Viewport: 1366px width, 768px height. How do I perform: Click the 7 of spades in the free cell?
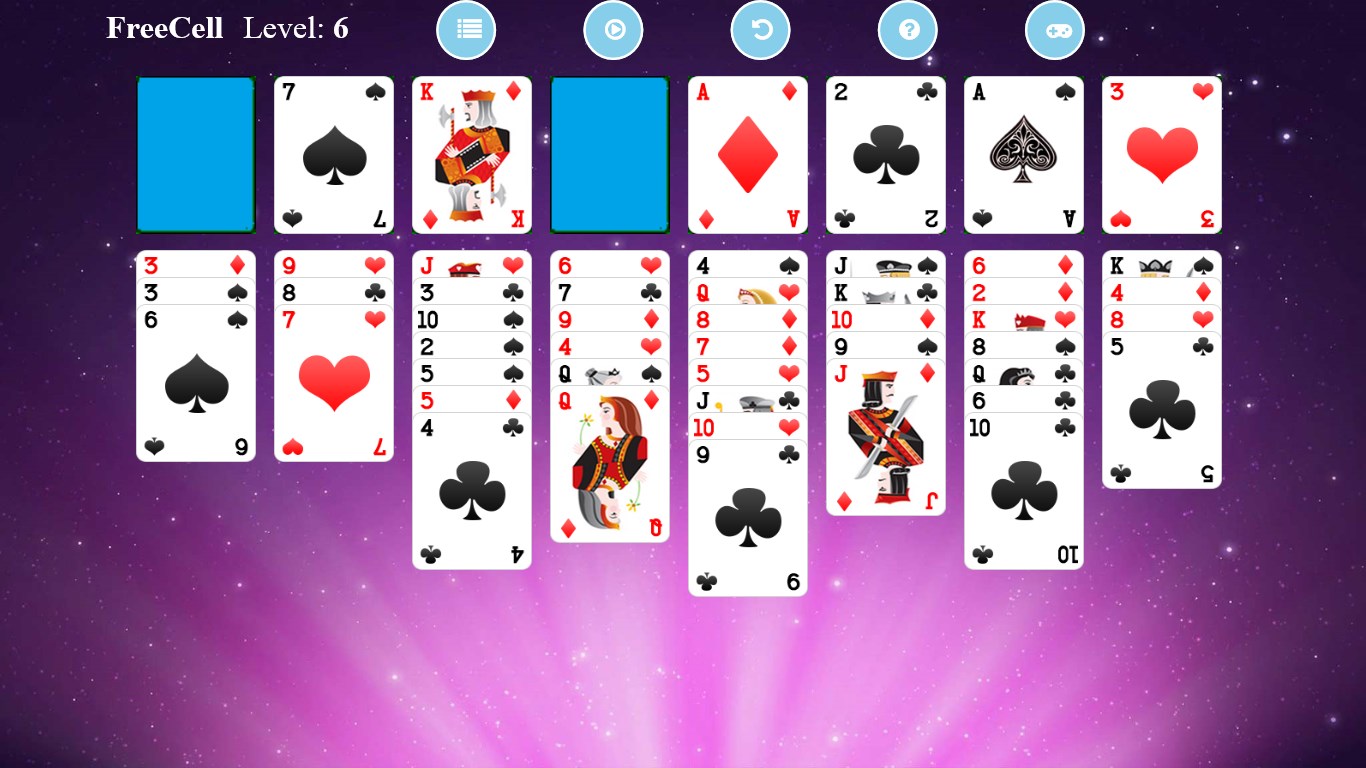[333, 155]
